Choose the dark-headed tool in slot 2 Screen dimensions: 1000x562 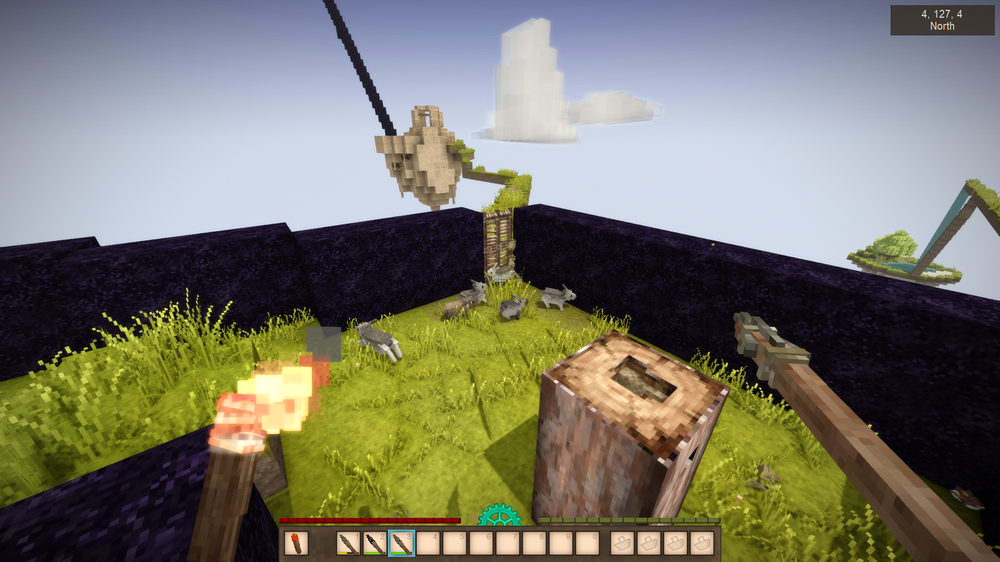(374, 543)
